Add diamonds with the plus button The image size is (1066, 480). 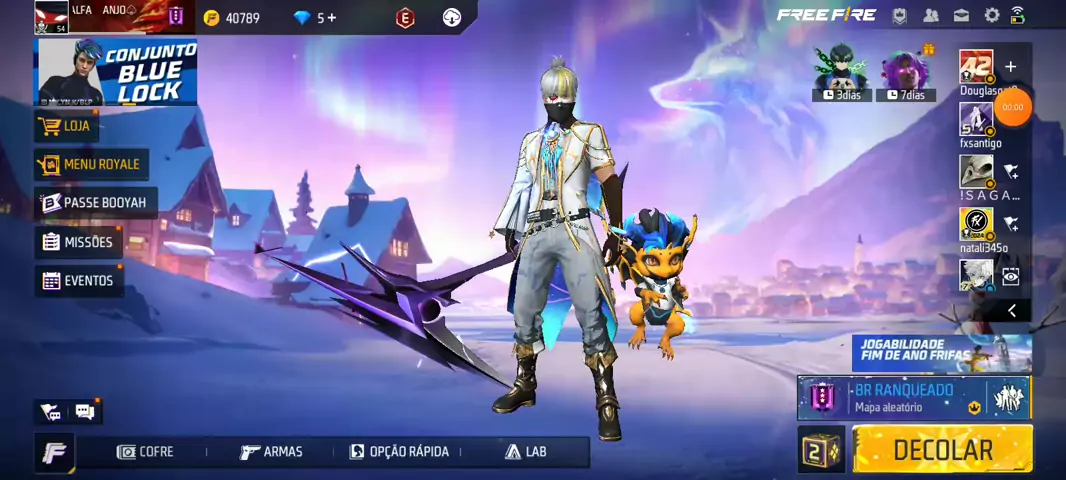point(331,18)
